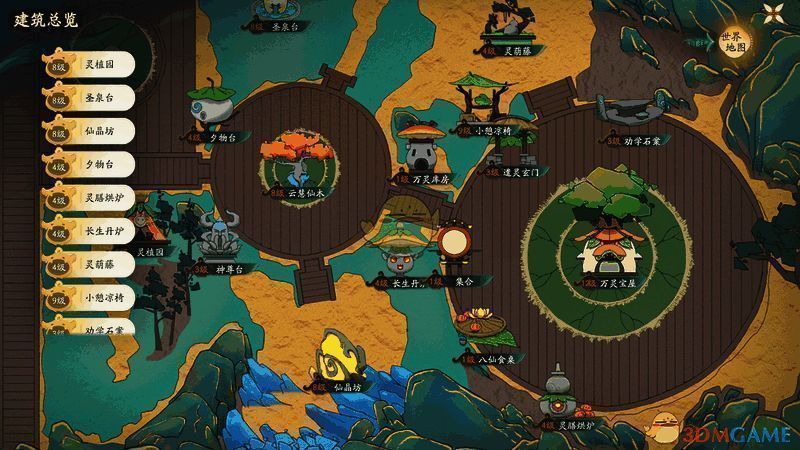Choose the 神尊台 statue building
The width and height of the screenshot is (800, 450).
[217, 240]
